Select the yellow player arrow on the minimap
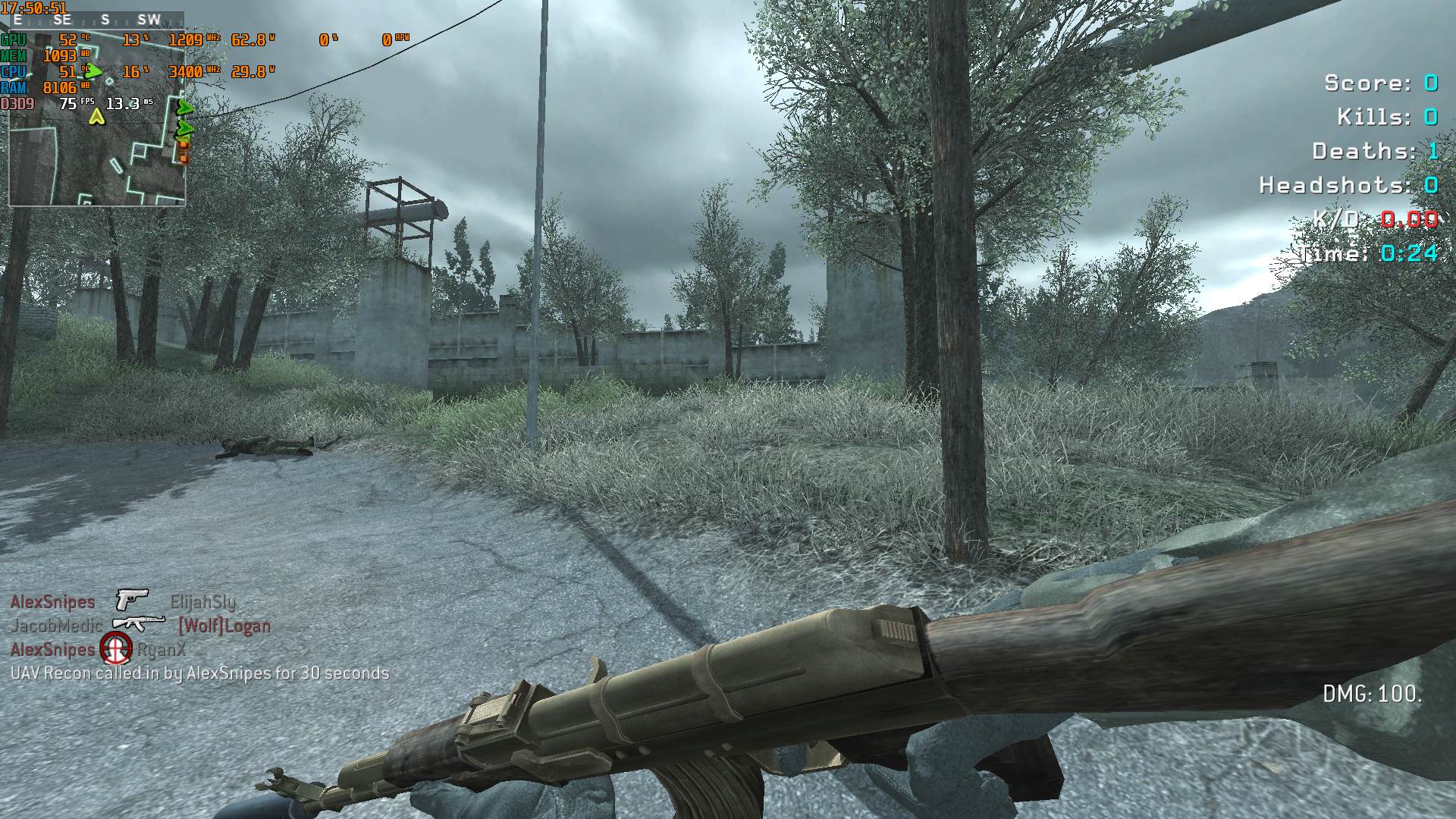This screenshot has height=819, width=1456. pyautogui.click(x=96, y=117)
